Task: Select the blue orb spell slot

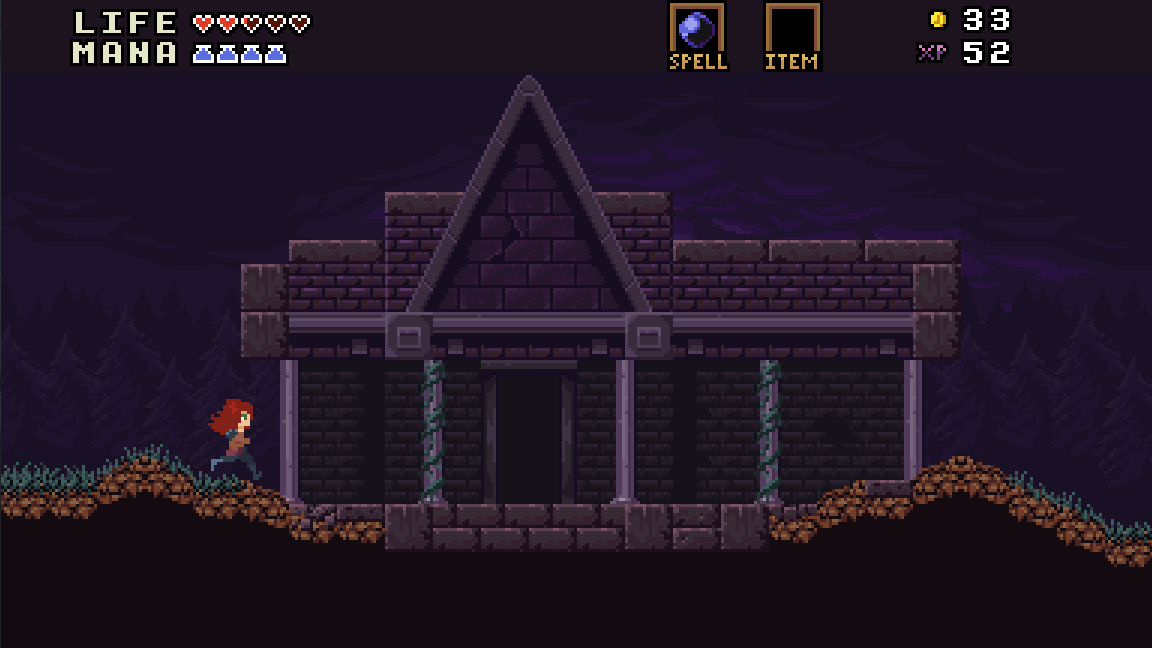Action: click(x=696, y=29)
